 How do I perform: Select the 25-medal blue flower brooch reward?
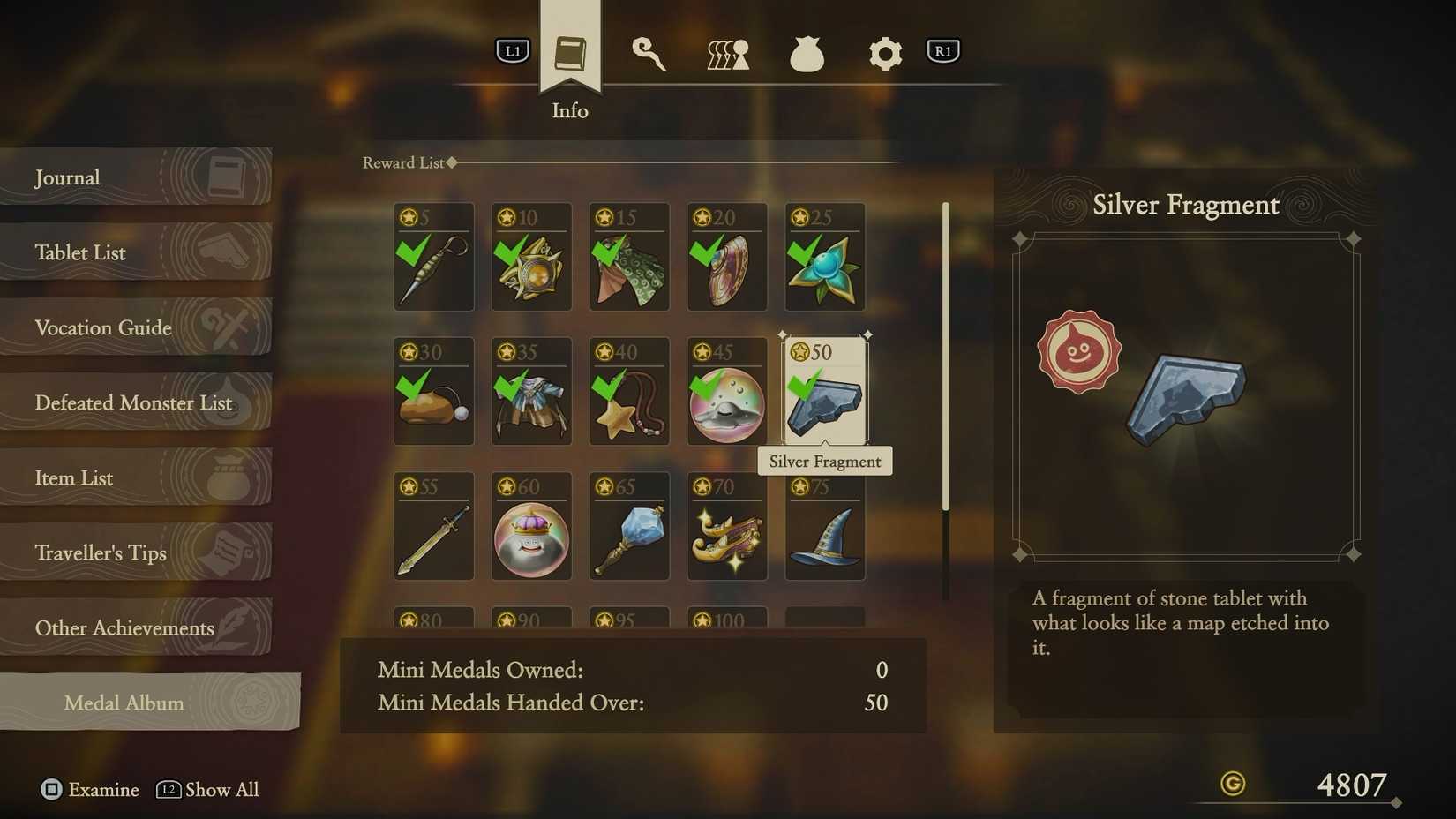point(825,257)
